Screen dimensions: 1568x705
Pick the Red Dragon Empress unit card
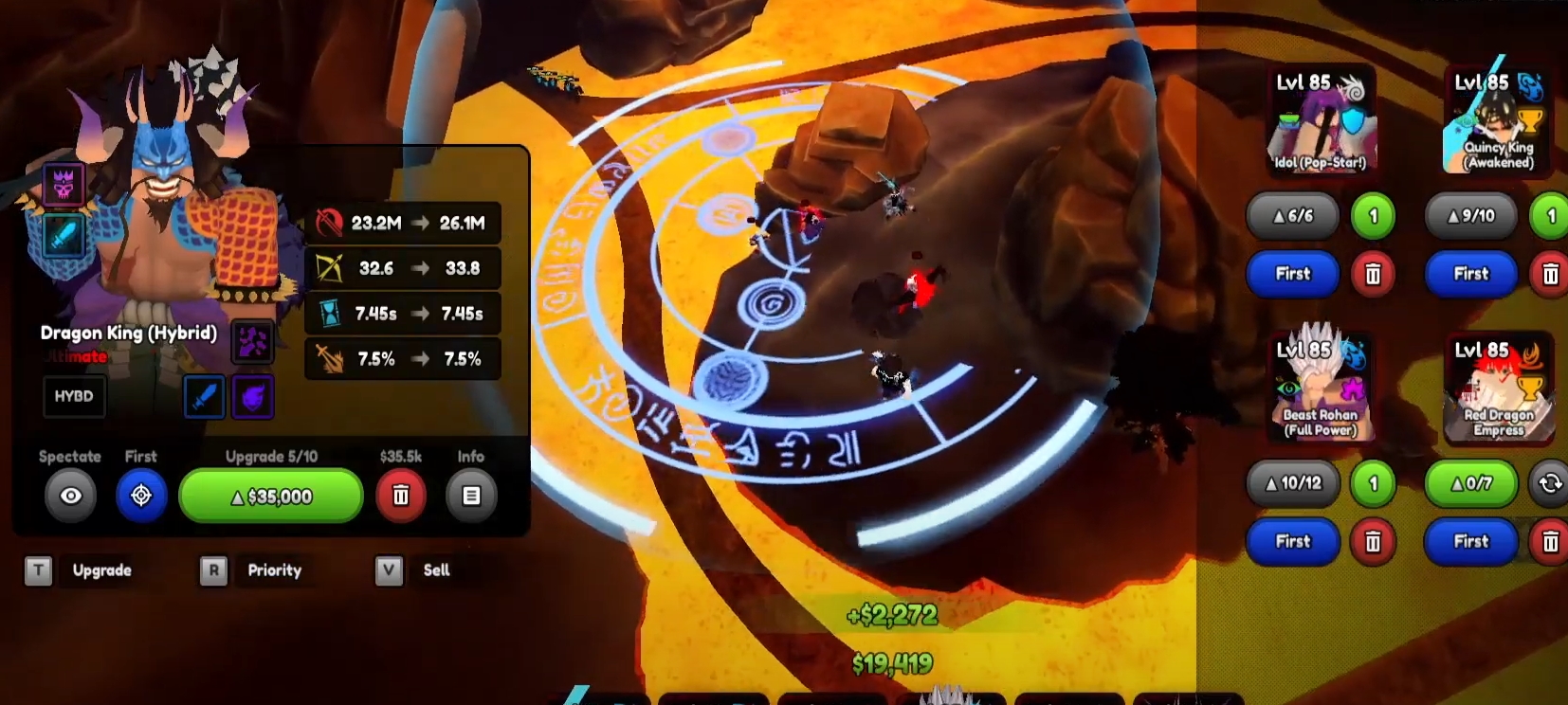[1498, 389]
